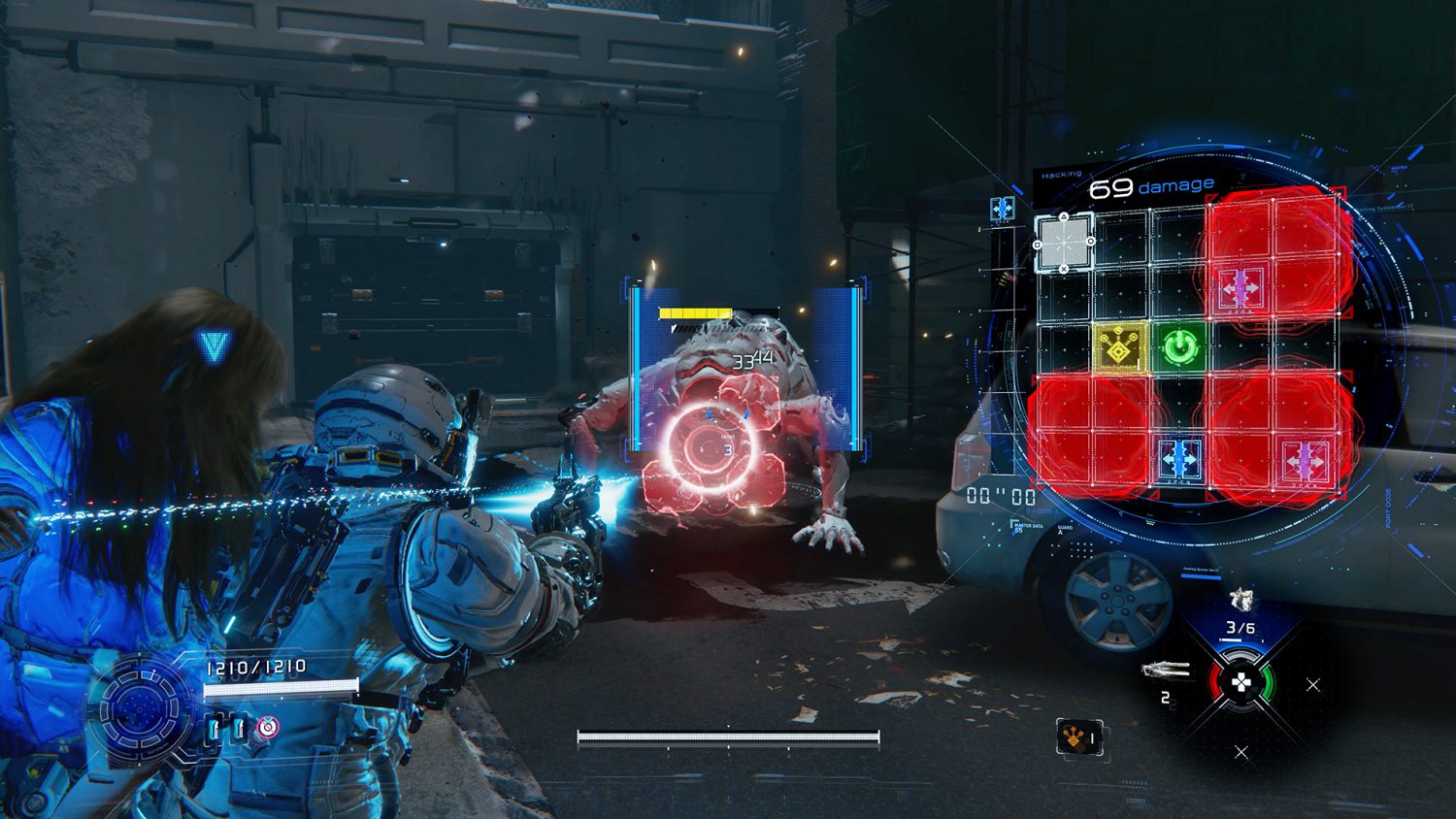This screenshot has height=819, width=1456.
Task: Select the green power node tile
Action: (x=1180, y=346)
